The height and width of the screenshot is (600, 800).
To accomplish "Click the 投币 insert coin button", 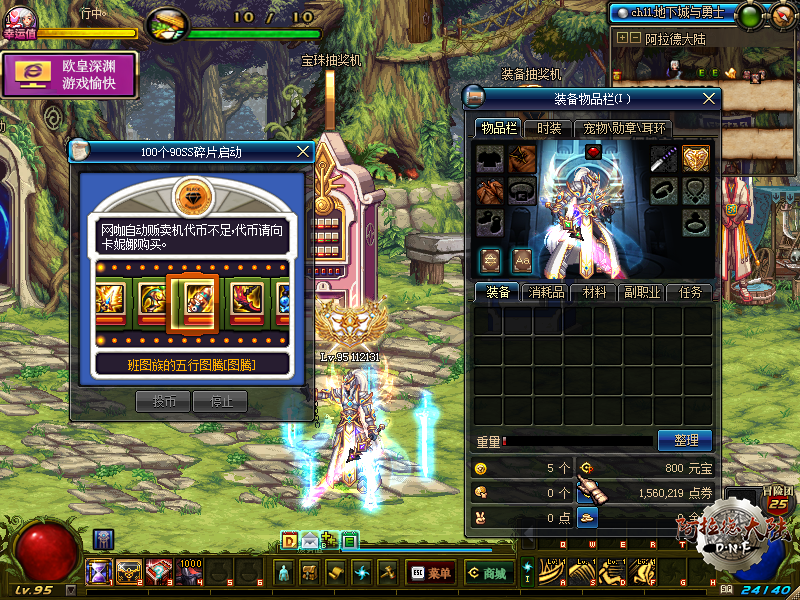I will 163,401.
